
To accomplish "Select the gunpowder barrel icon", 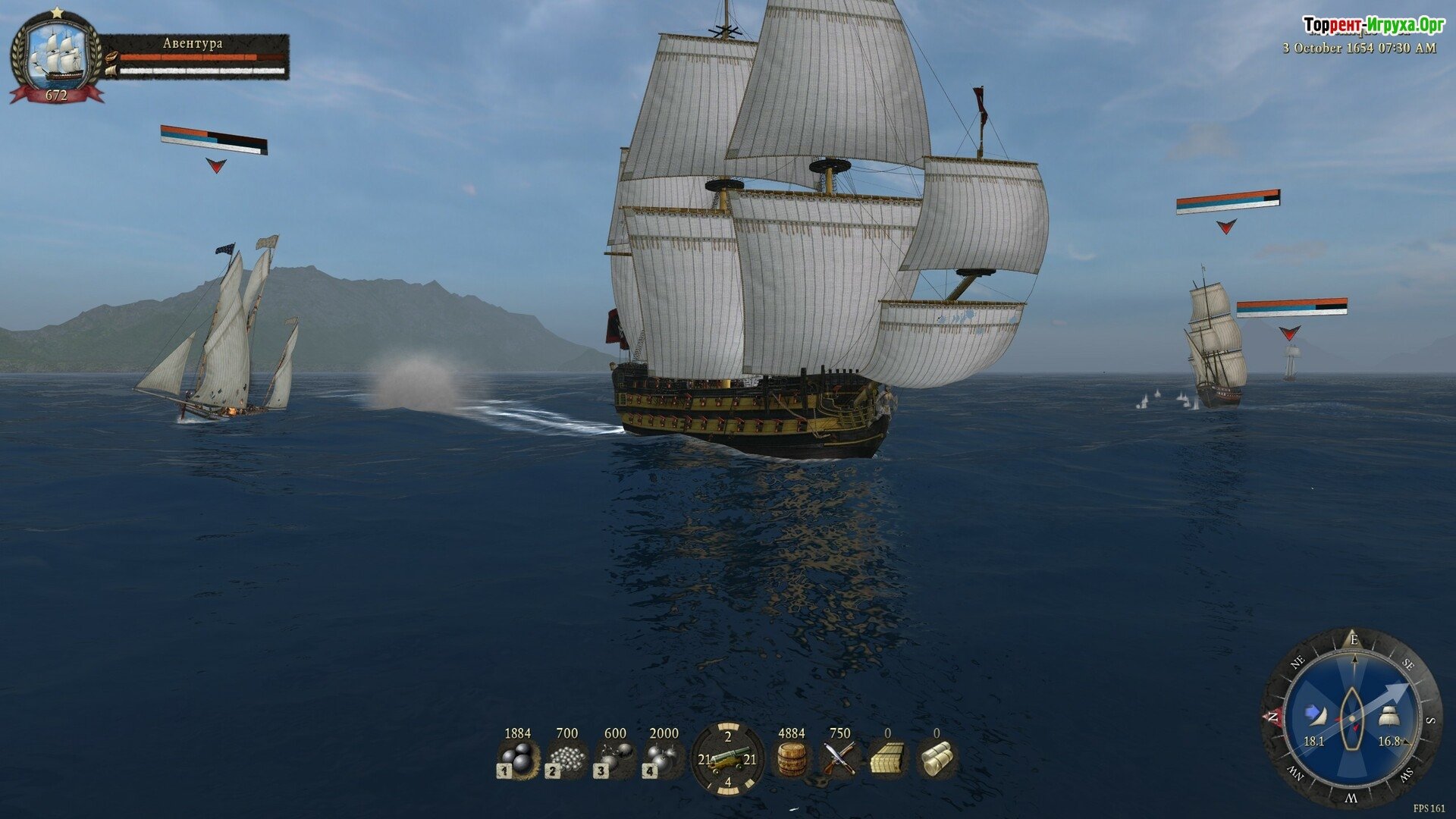I will [791, 758].
